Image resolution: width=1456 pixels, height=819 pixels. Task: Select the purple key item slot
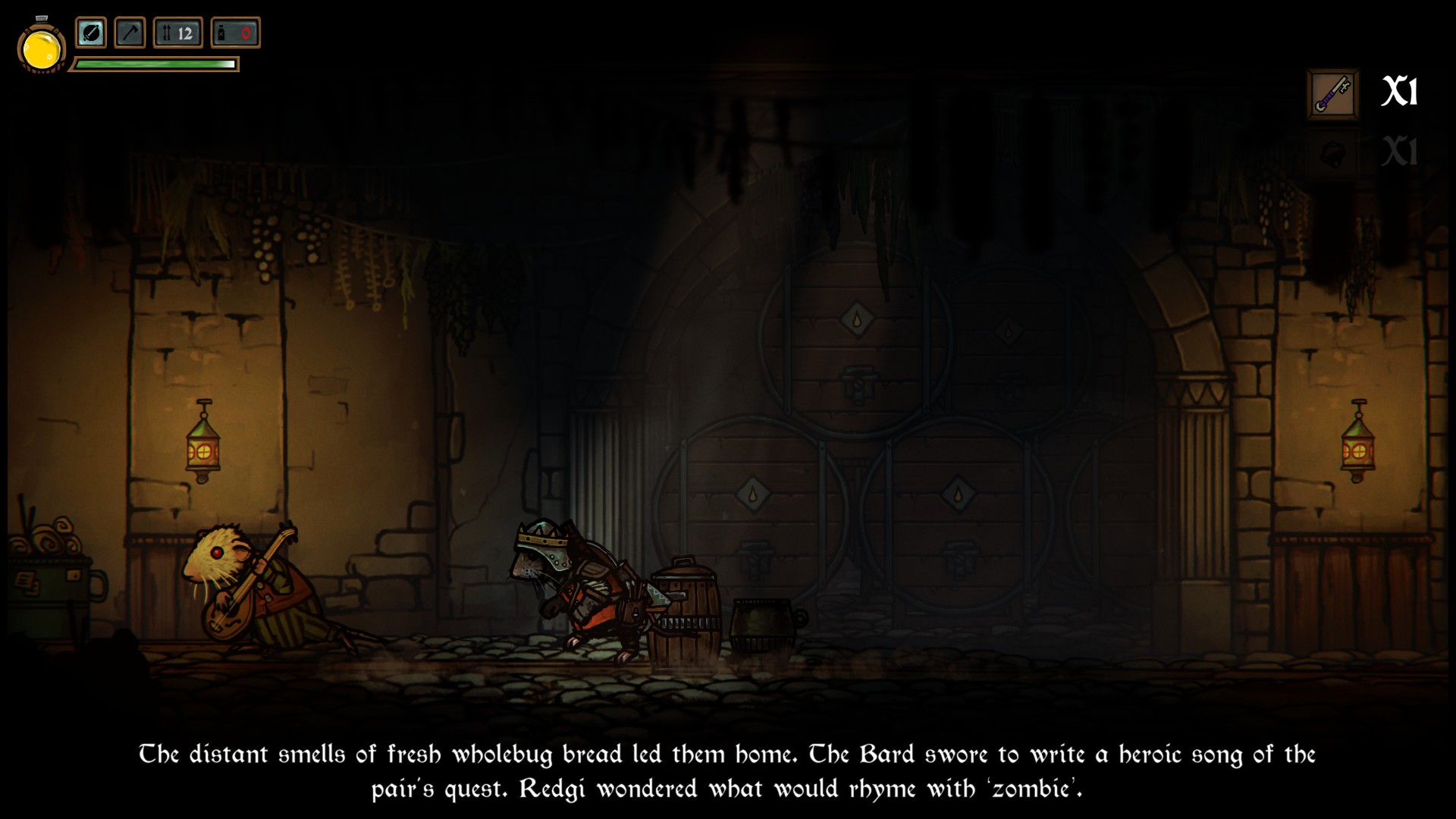1332,94
